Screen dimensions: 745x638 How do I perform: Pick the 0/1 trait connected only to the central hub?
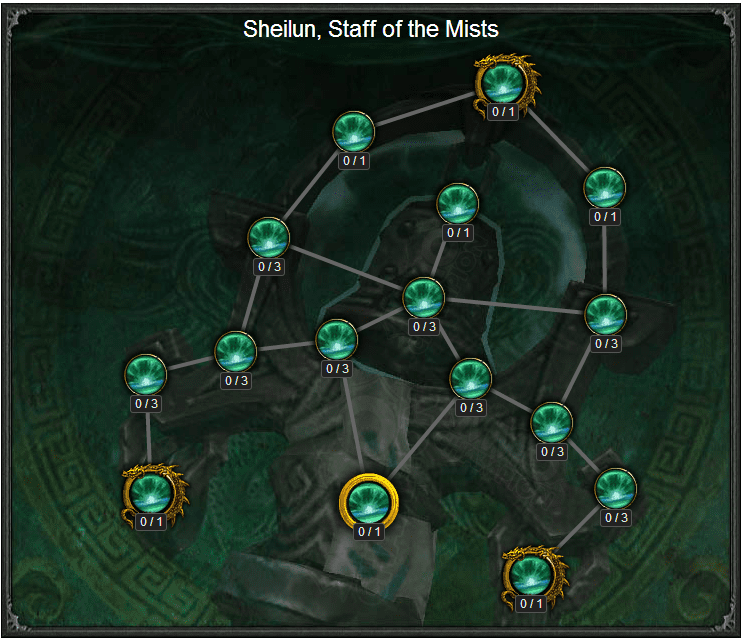point(457,204)
